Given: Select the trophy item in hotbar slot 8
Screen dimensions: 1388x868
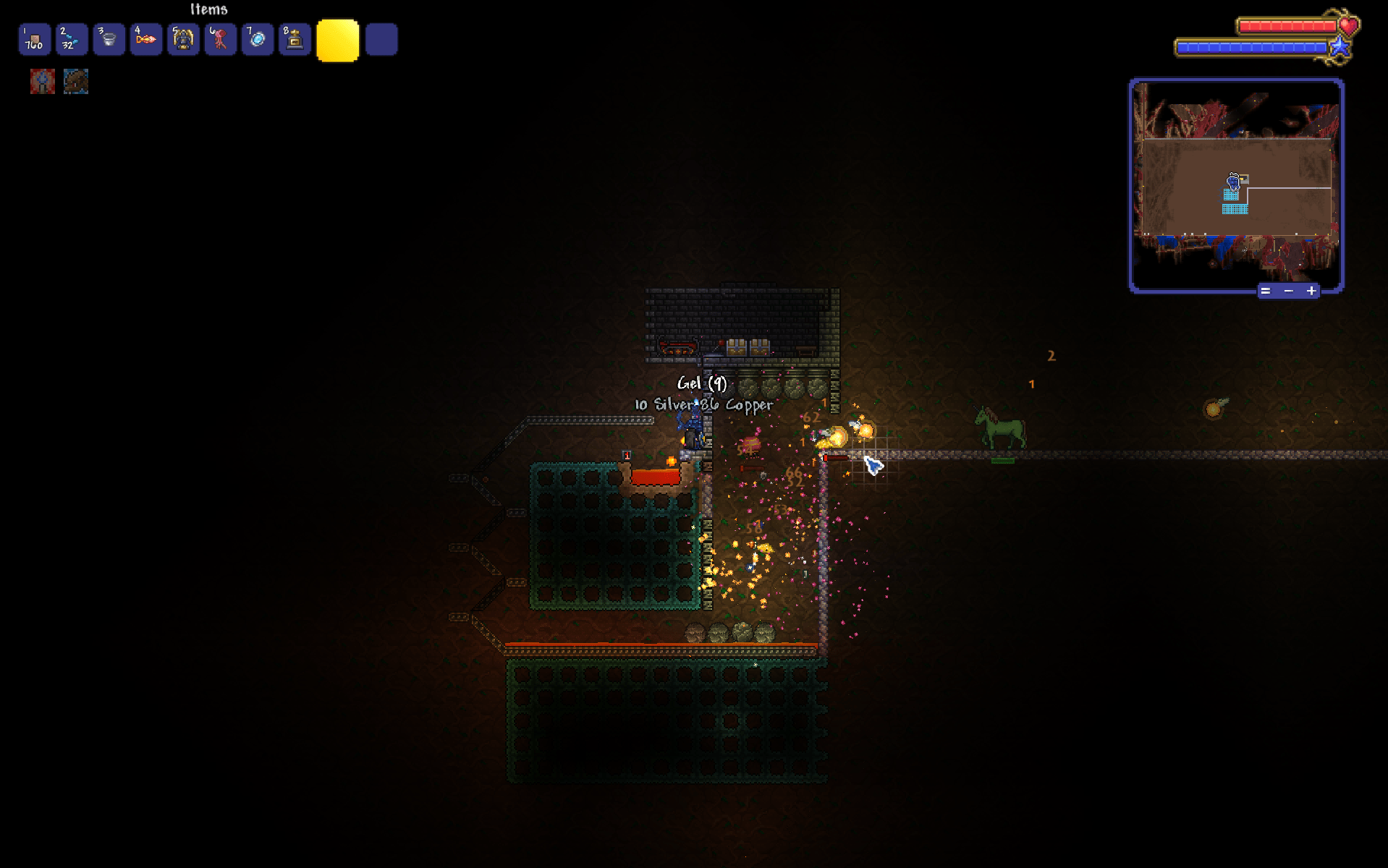Looking at the screenshot, I should [295, 39].
